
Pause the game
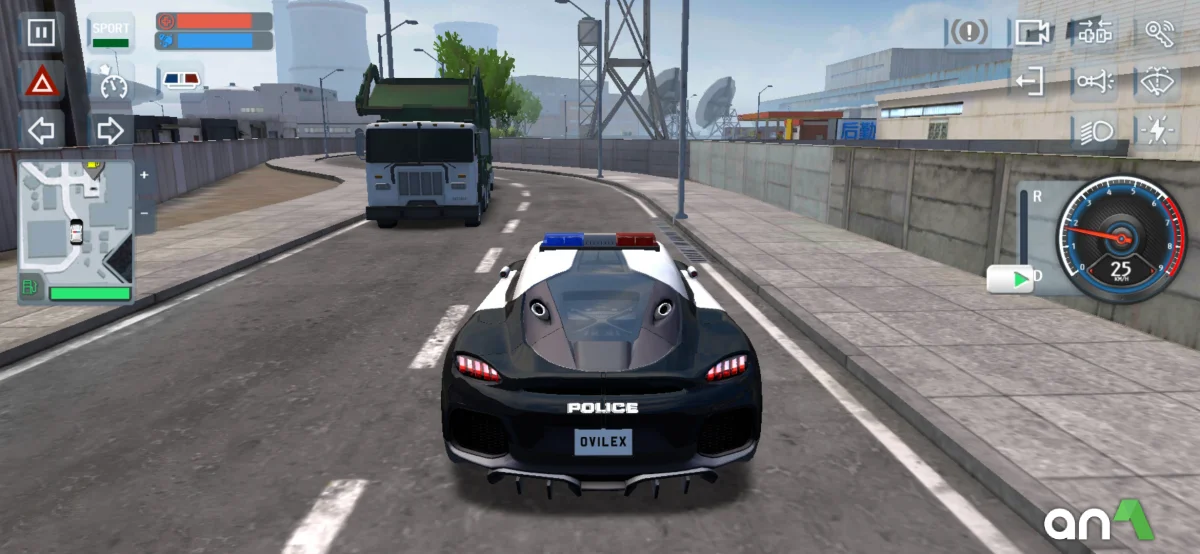tap(41, 32)
